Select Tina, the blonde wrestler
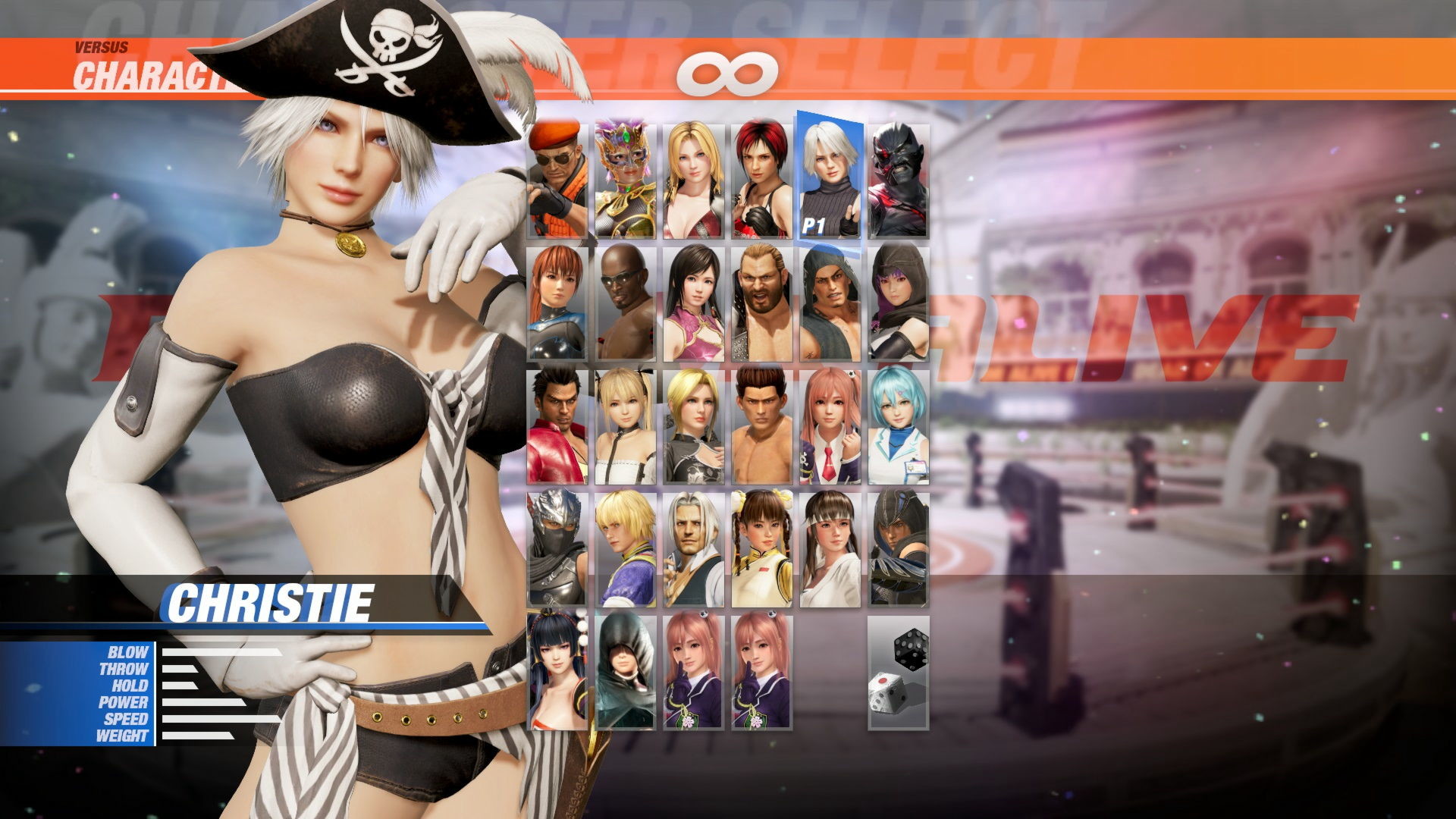This screenshot has height=819, width=1456. click(692, 178)
